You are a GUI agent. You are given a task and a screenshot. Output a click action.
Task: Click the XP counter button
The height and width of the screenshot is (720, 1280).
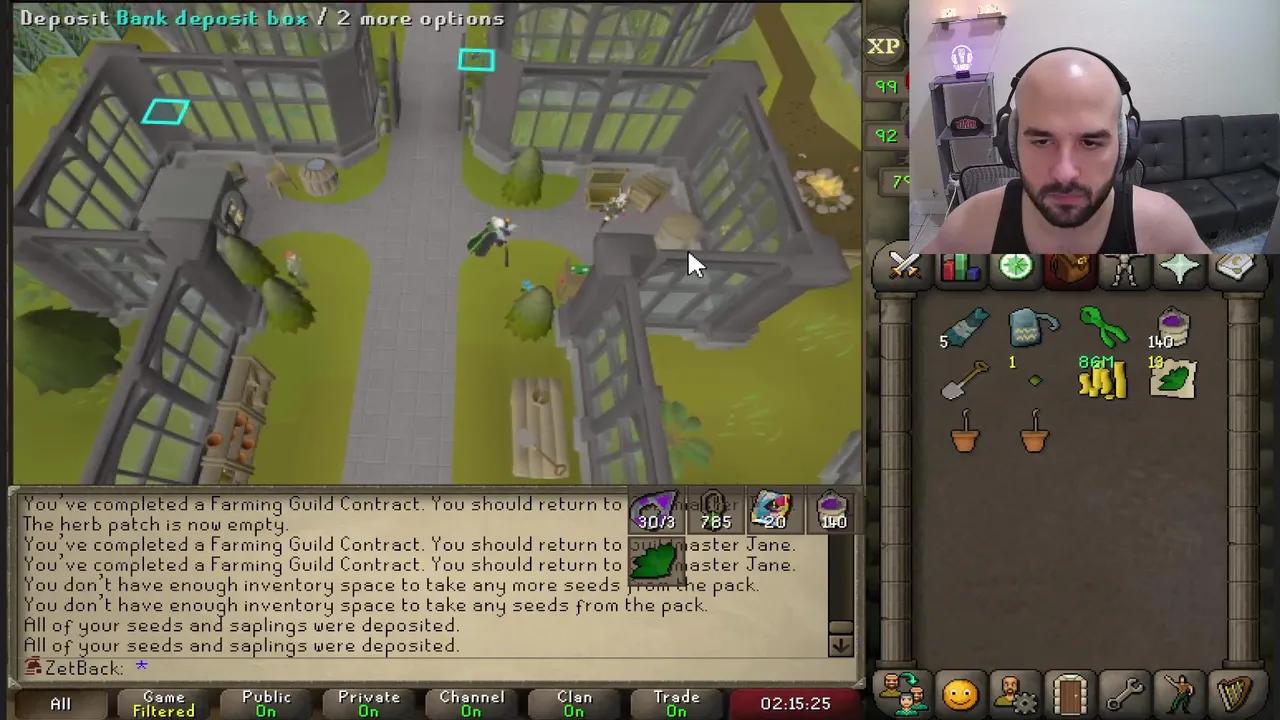coord(884,45)
